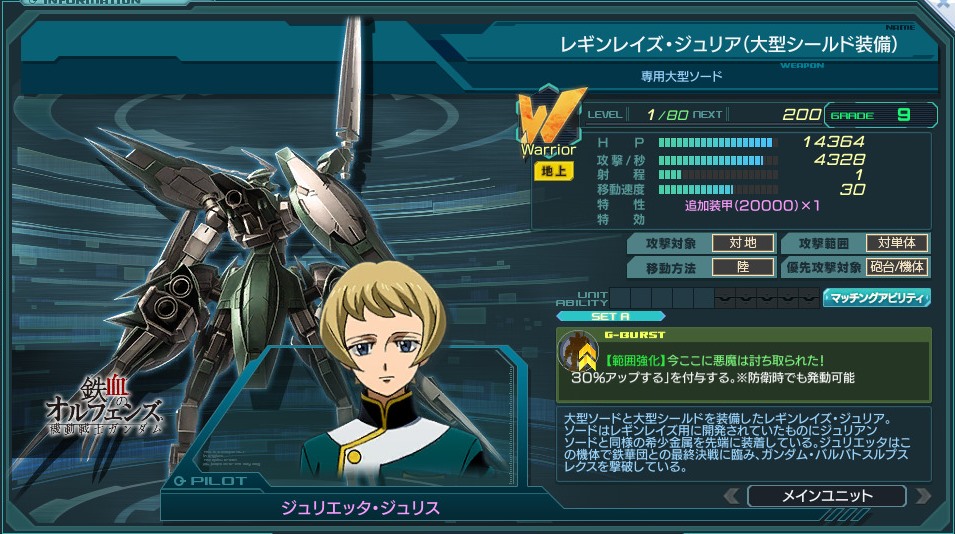
Task: Click the メインユニット main unit button
Action: tap(826, 496)
